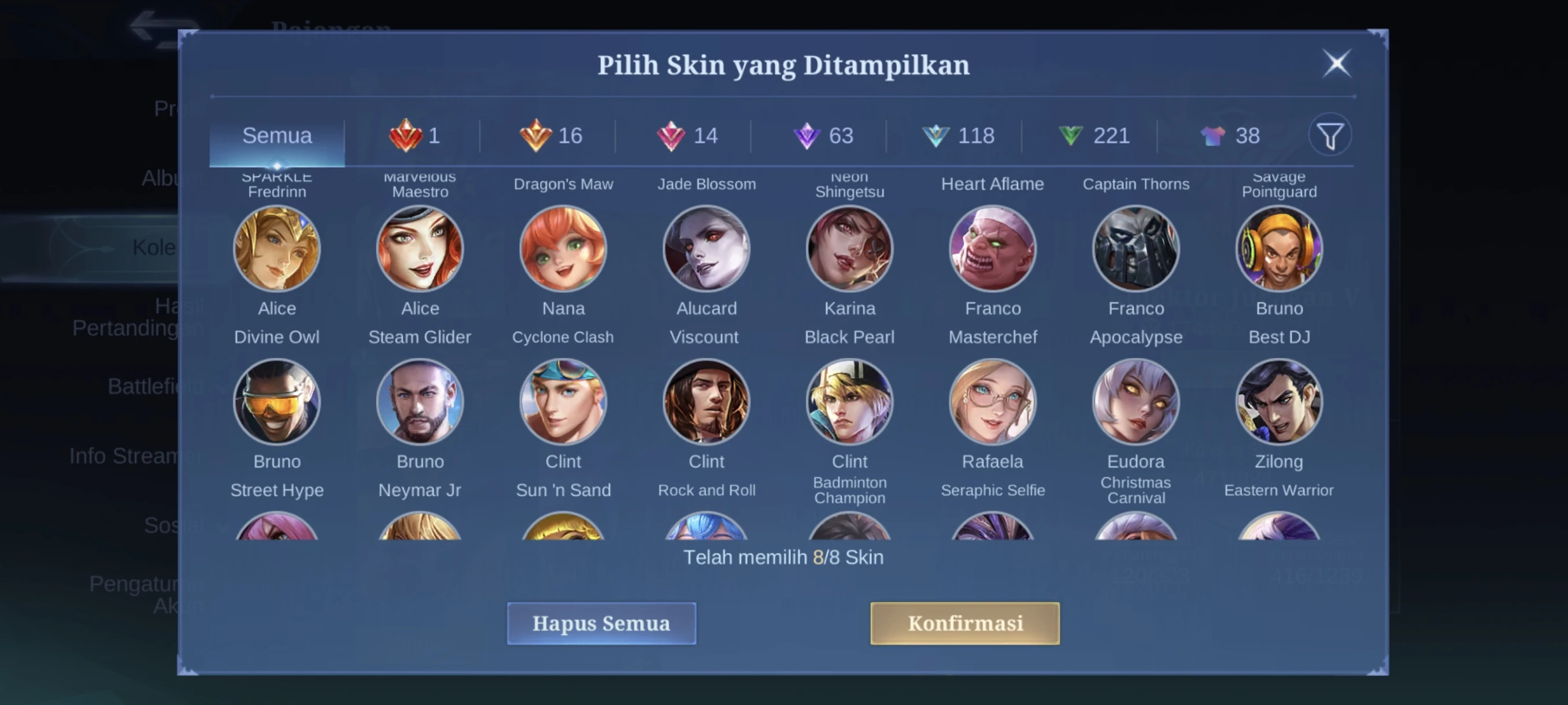Show the 16 orange-gem tier skins
The height and width of the screenshot is (705, 1568).
(551, 136)
